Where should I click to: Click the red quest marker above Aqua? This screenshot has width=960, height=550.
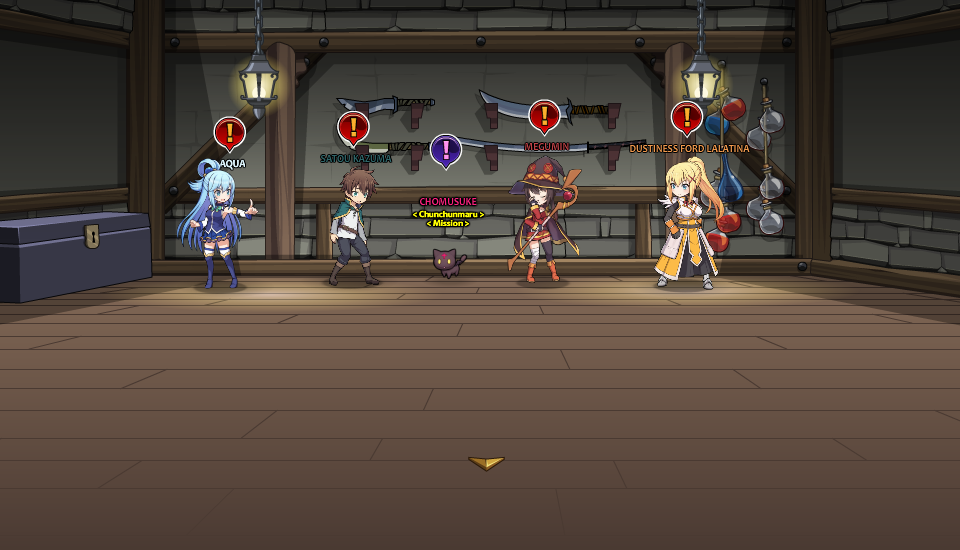click(x=229, y=132)
